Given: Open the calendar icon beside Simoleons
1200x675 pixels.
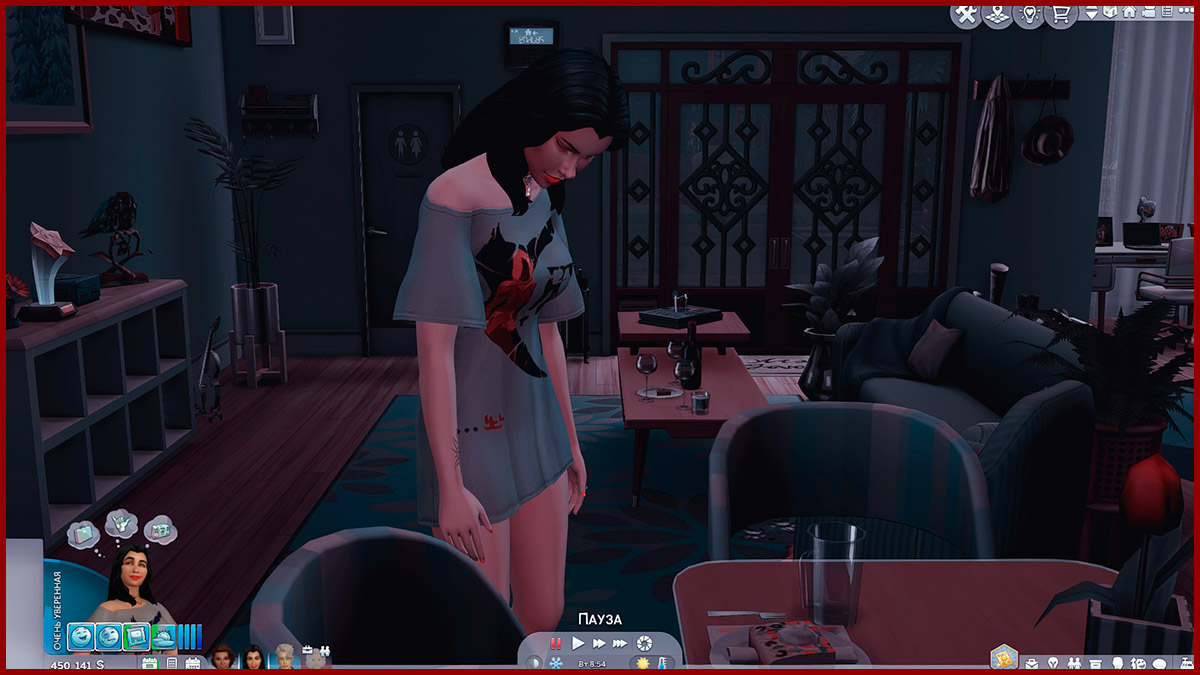Looking at the screenshot, I should [151, 663].
